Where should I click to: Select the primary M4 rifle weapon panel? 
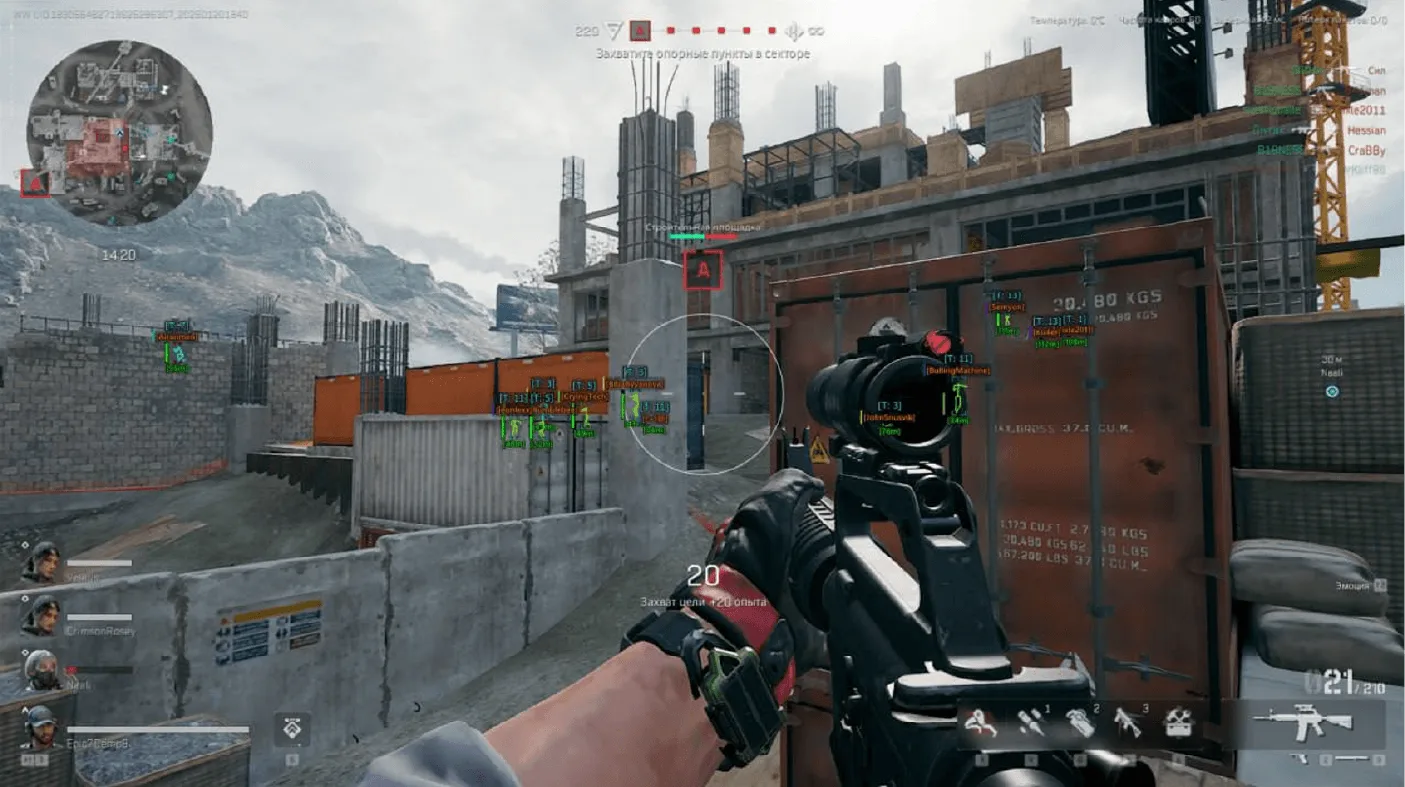click(1309, 722)
